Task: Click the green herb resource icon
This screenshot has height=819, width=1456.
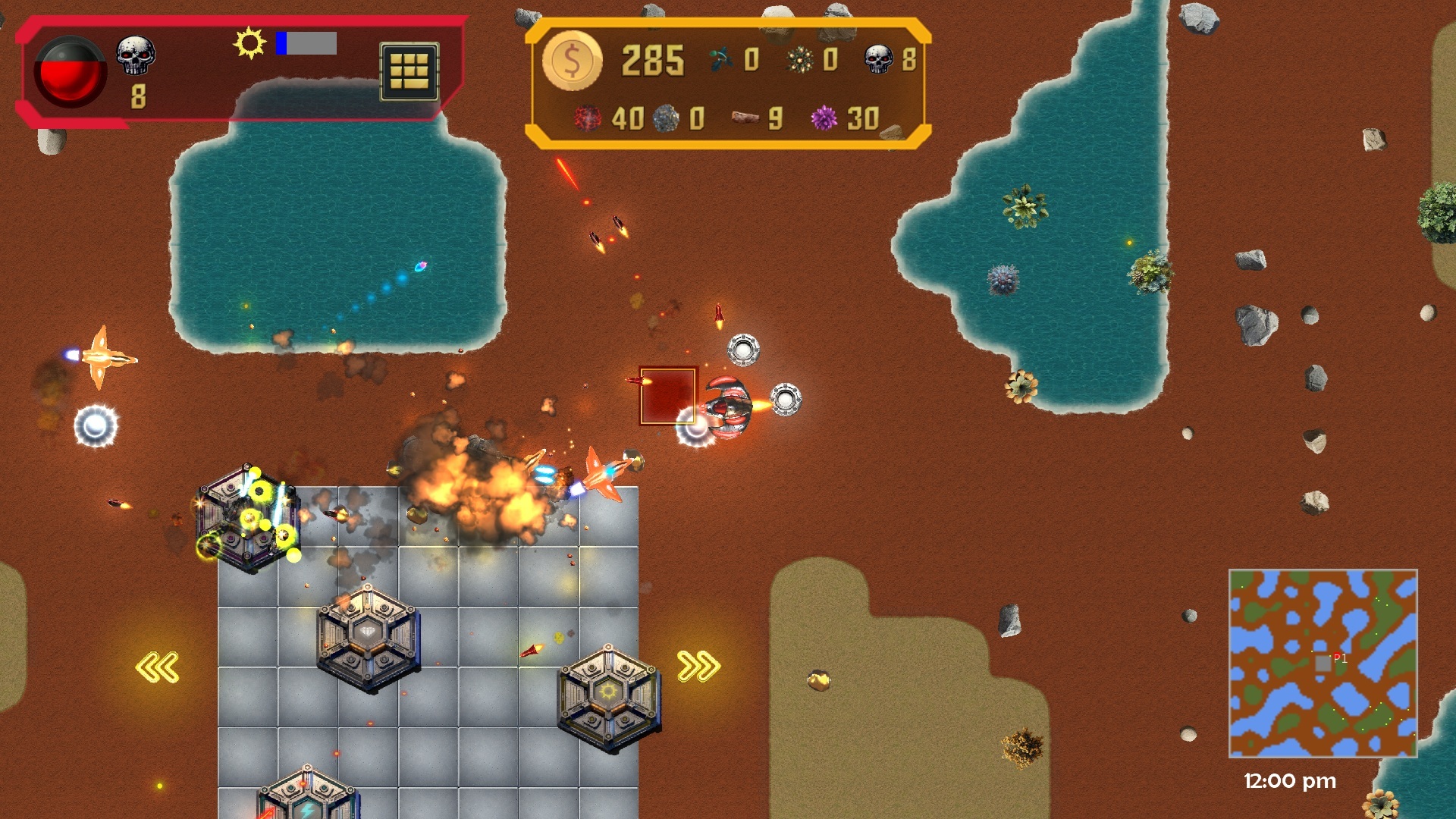Action: click(x=720, y=57)
